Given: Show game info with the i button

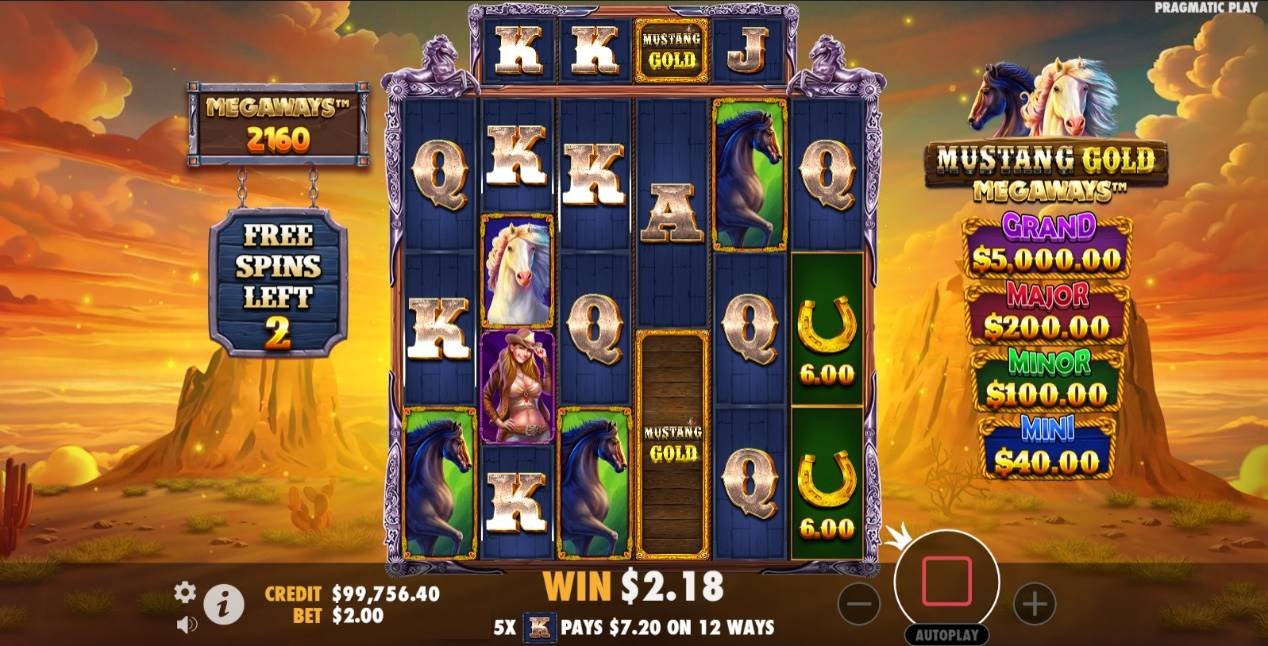Looking at the screenshot, I should point(224,604).
